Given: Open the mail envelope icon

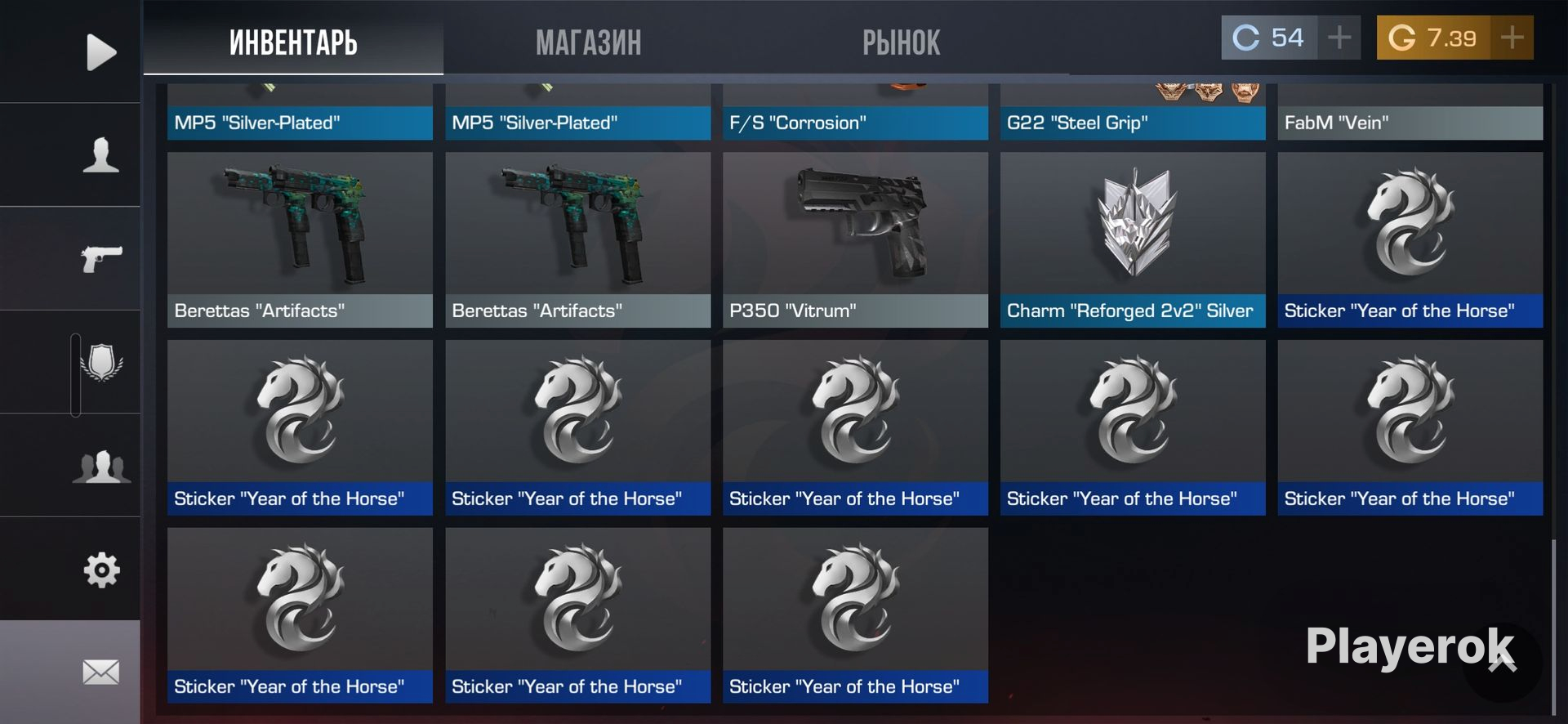Looking at the screenshot, I should [x=101, y=673].
